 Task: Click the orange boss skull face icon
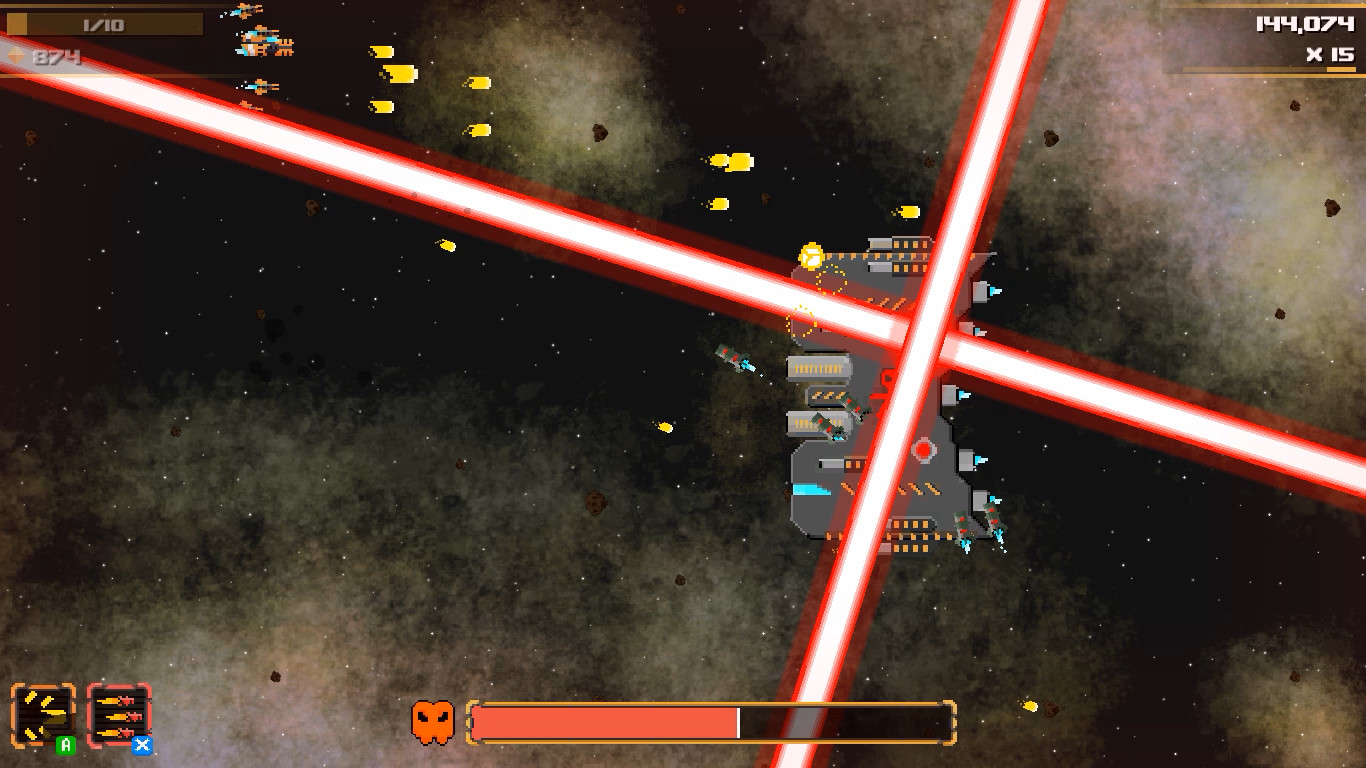pyautogui.click(x=430, y=720)
